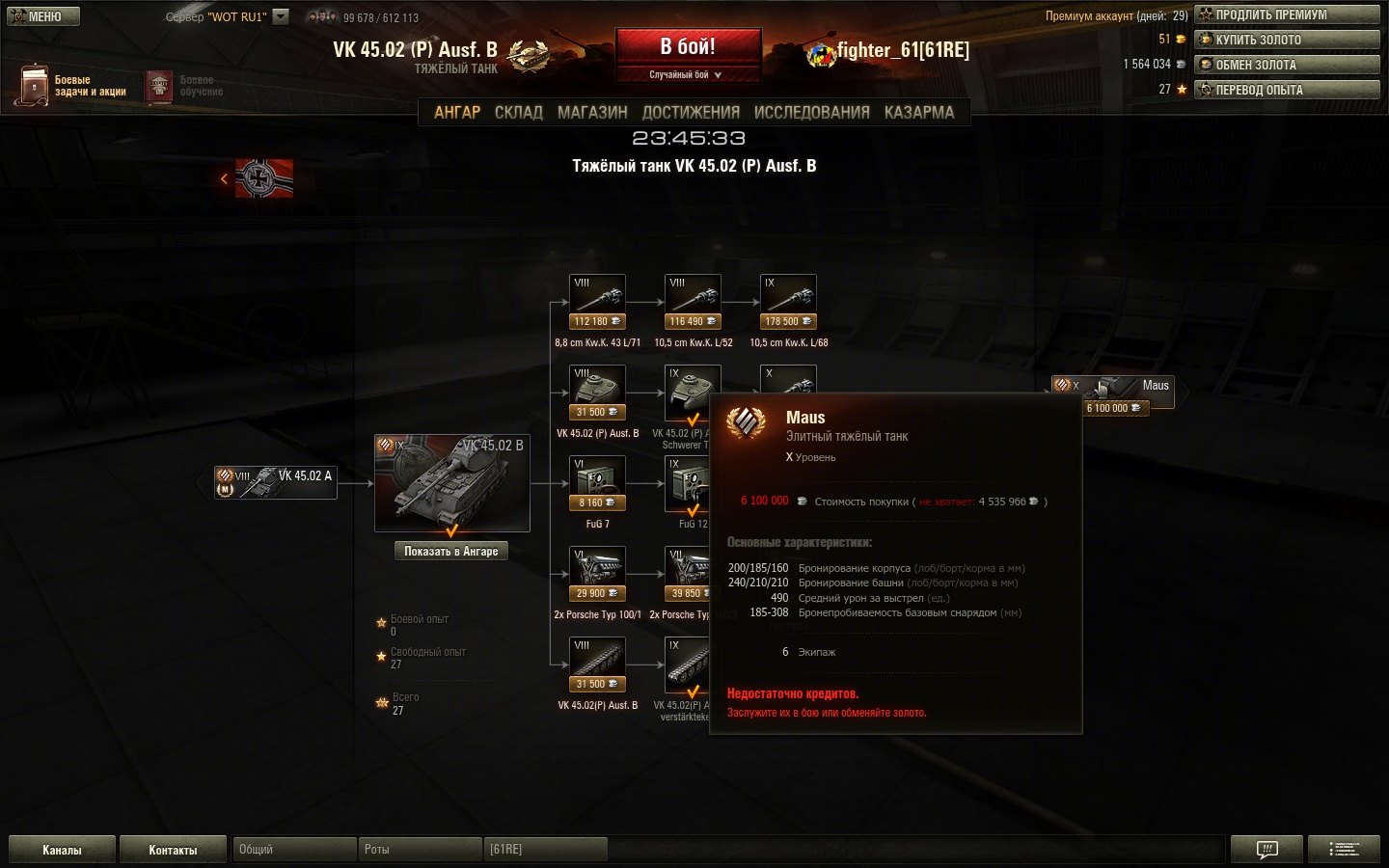Open Боевые задачи и акции

click(72, 86)
